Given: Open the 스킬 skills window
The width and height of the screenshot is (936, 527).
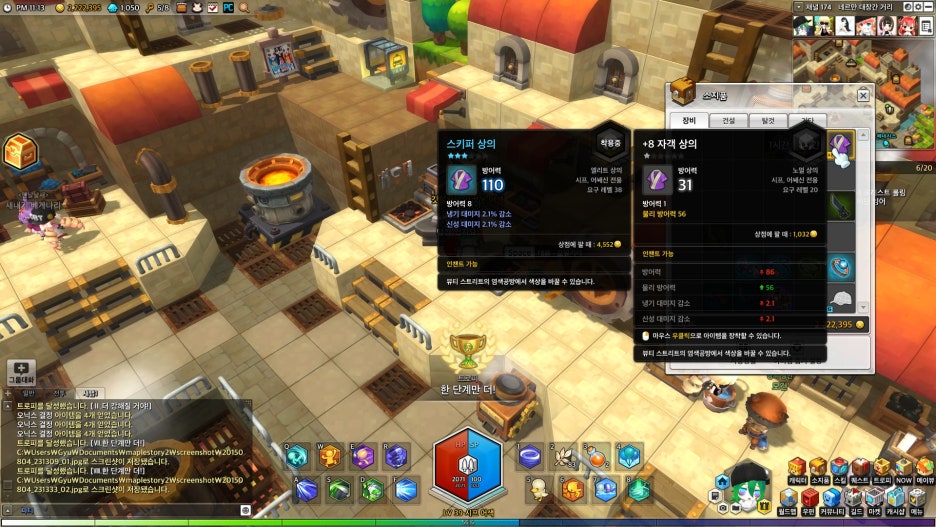Looking at the screenshot, I should tap(840, 471).
